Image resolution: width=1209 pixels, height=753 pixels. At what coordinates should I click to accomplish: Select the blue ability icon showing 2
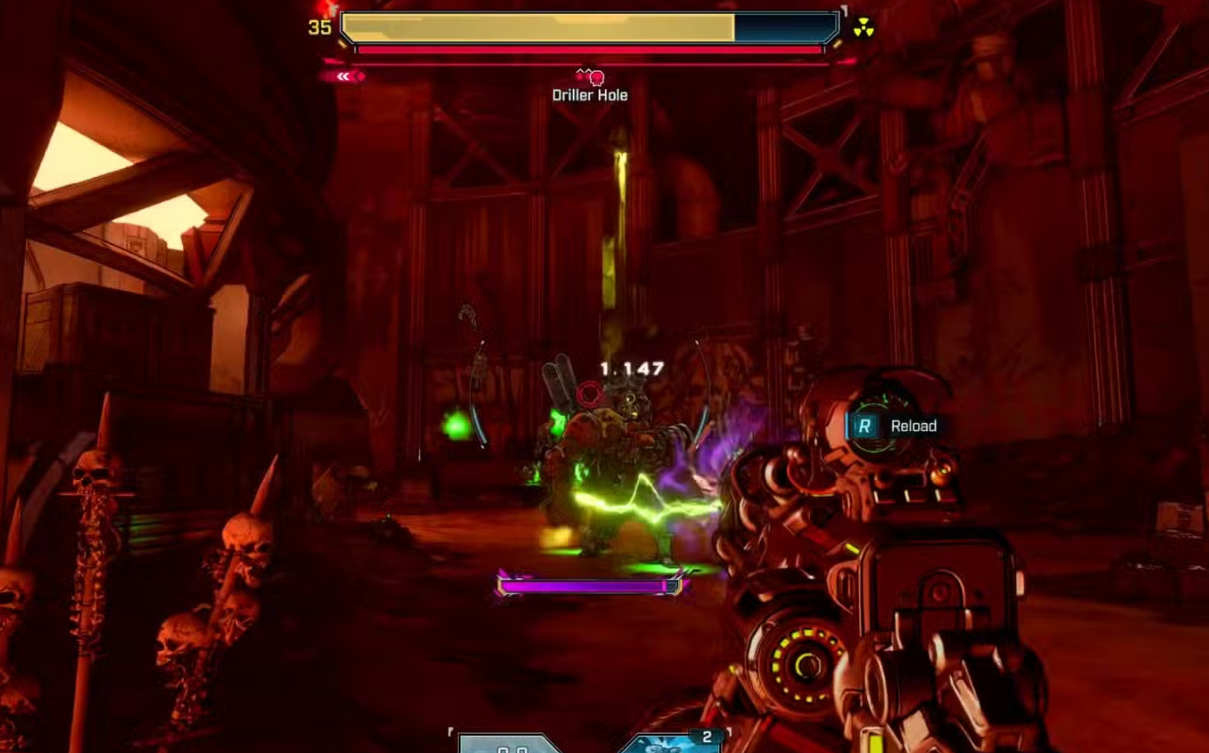tap(675, 743)
